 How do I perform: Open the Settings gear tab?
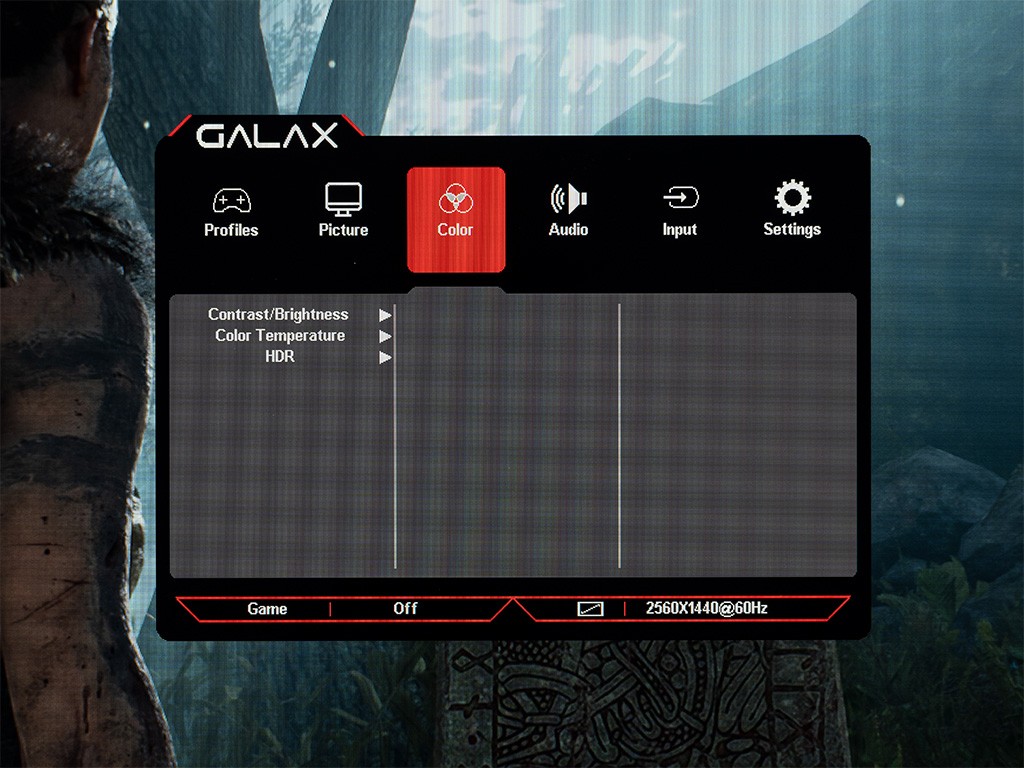pyautogui.click(x=792, y=213)
